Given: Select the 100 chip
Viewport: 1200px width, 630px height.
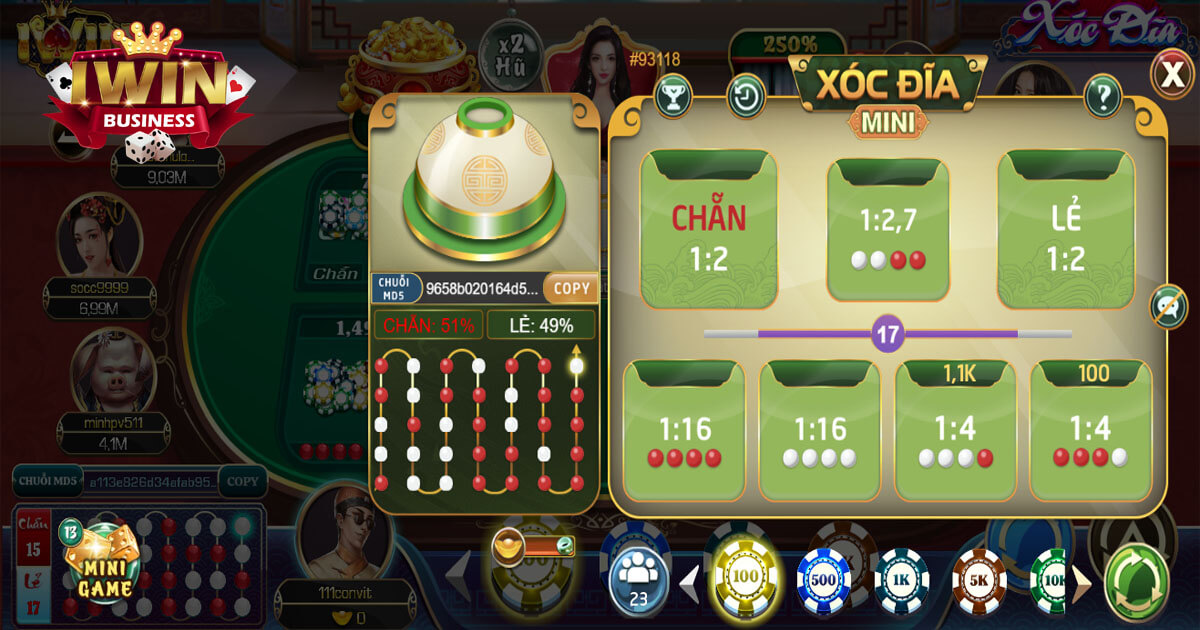Looking at the screenshot, I should [x=741, y=577].
